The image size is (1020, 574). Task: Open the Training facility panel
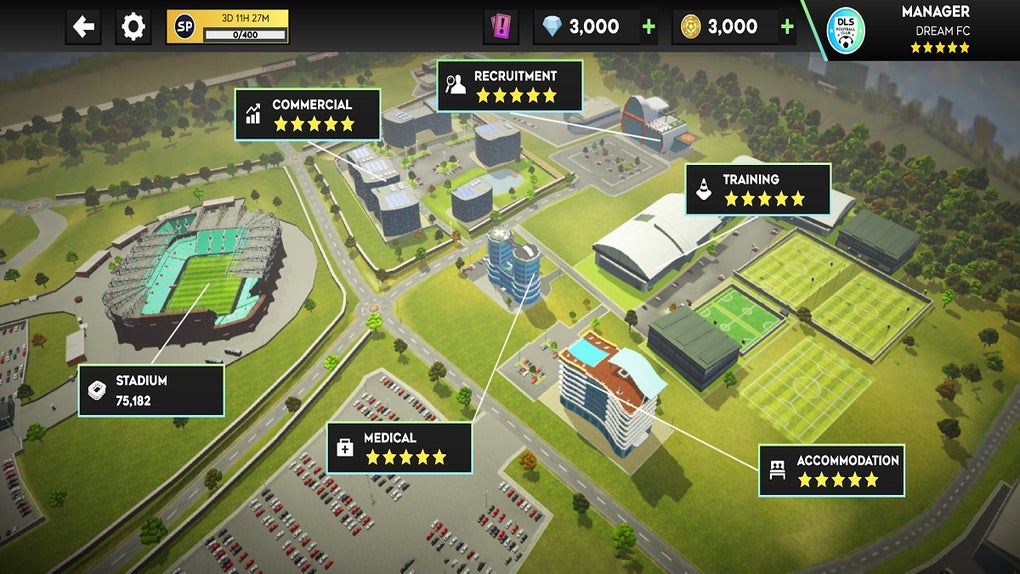pos(758,189)
